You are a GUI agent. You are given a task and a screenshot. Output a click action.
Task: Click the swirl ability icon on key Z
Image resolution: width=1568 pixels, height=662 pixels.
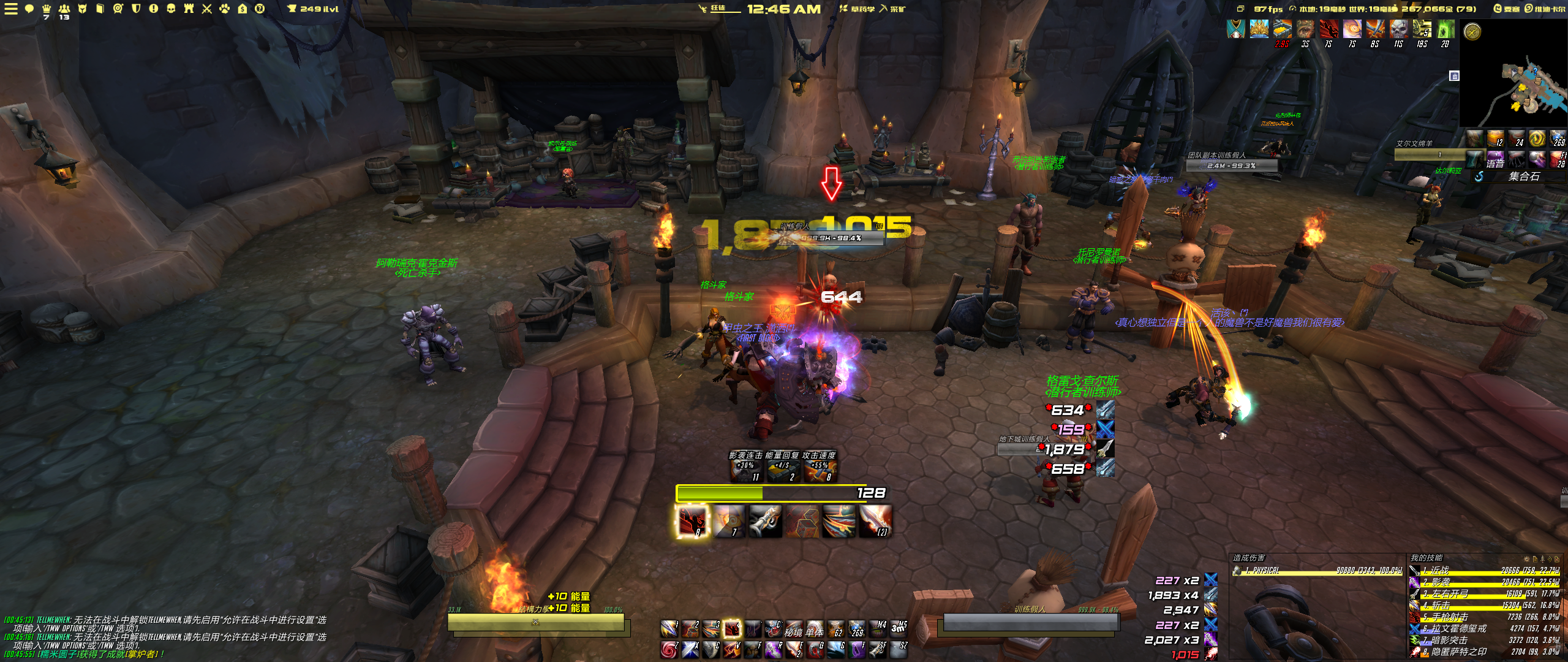point(669,651)
